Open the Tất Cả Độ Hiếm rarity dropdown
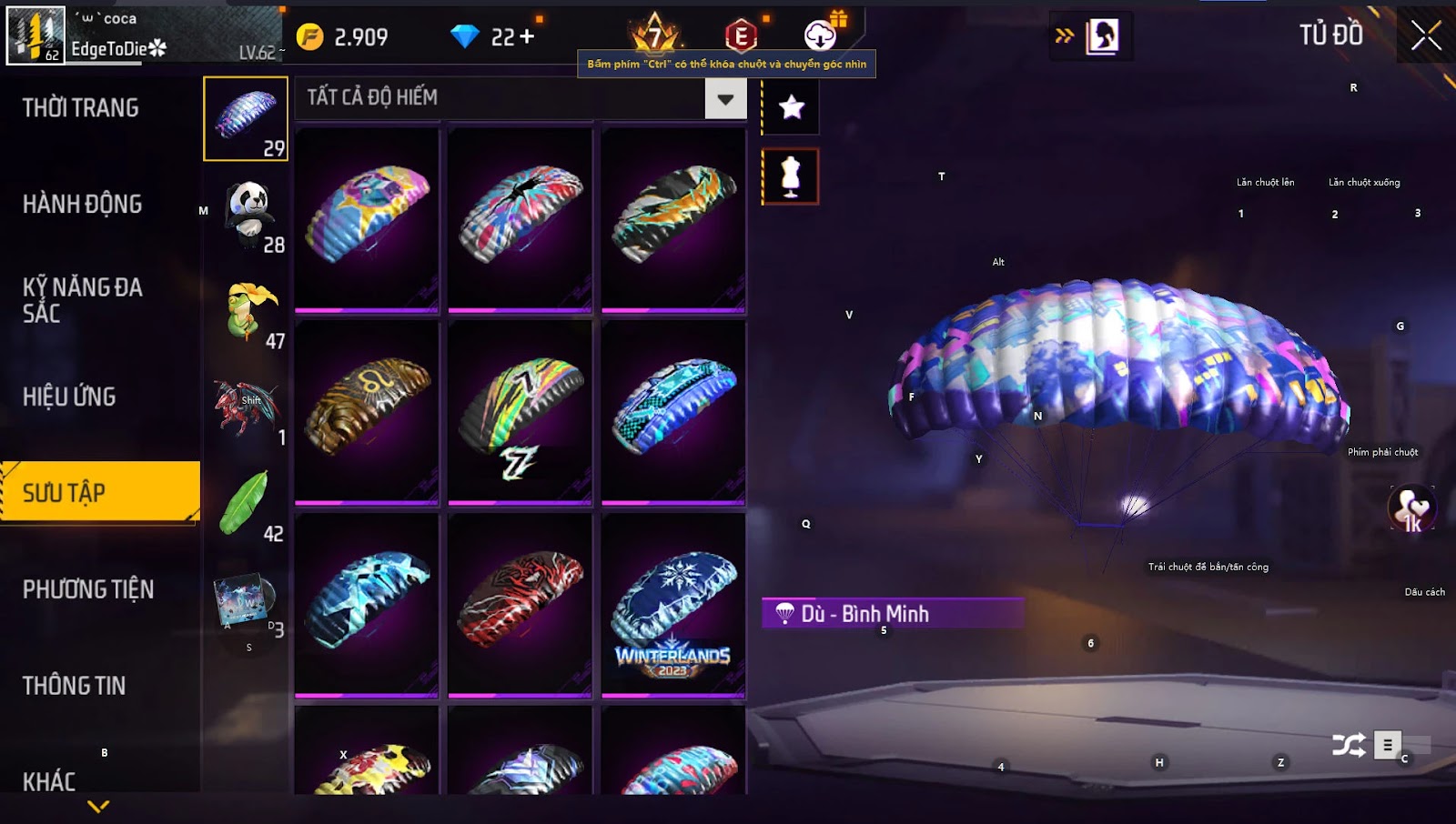Viewport: 1456px width, 824px height. click(x=725, y=99)
